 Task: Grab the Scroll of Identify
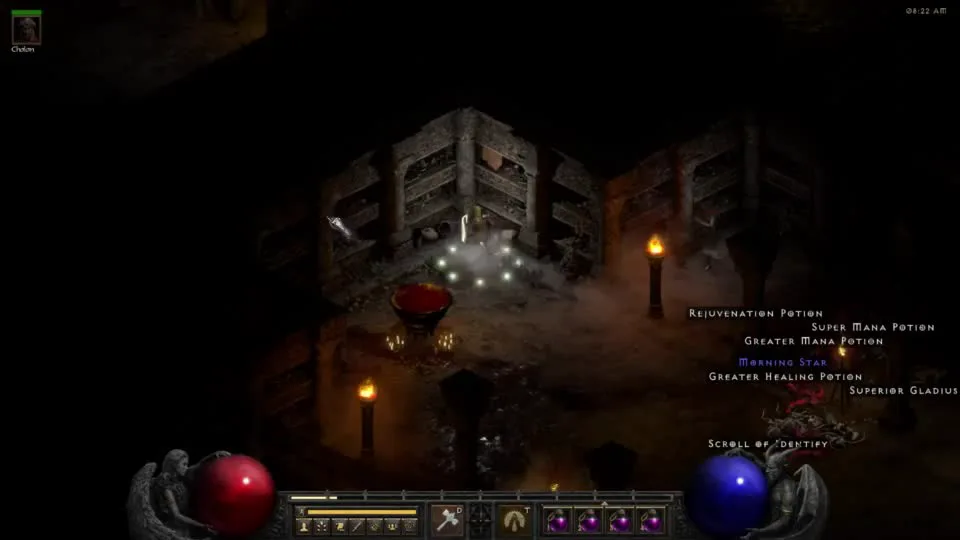click(767, 444)
